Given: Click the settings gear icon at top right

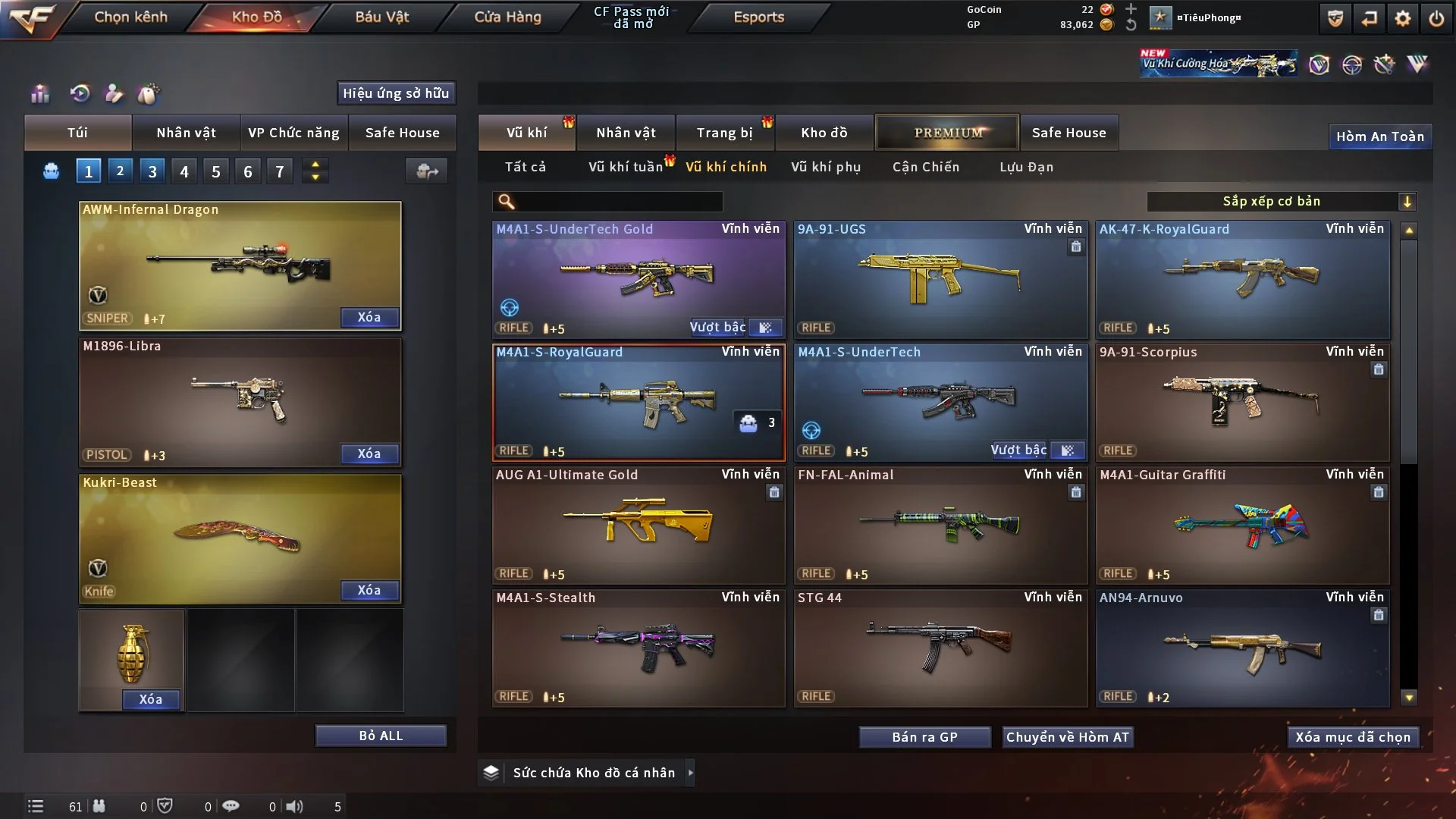Looking at the screenshot, I should (1402, 17).
